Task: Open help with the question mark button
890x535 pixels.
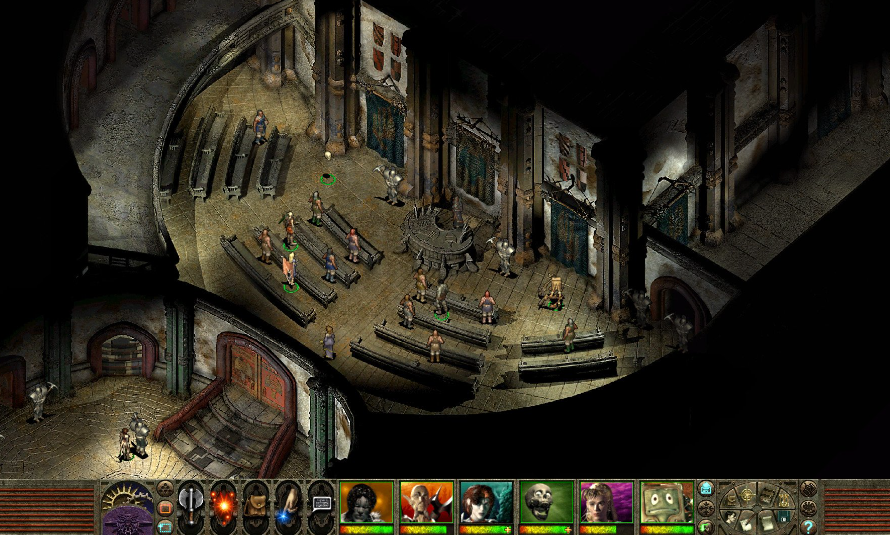Action: pos(808,526)
